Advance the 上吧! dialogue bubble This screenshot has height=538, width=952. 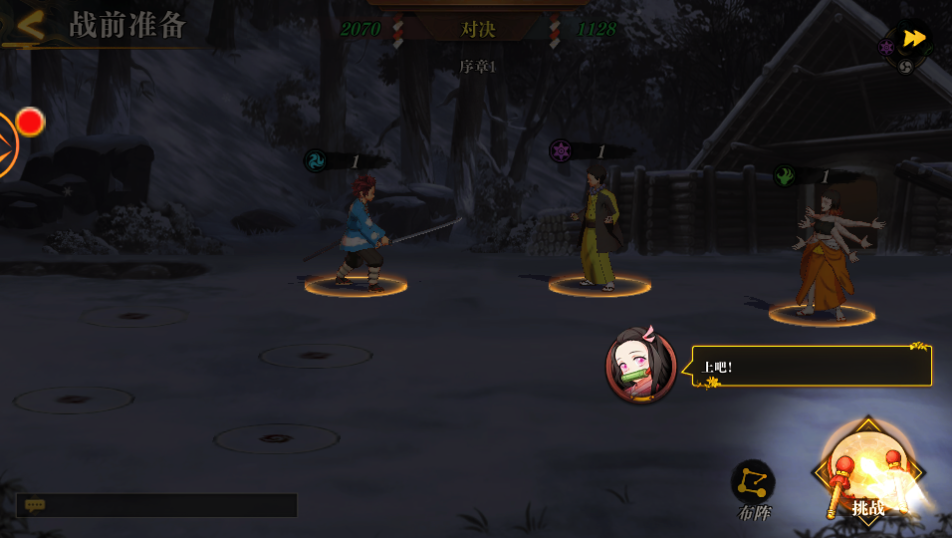[x=811, y=367]
